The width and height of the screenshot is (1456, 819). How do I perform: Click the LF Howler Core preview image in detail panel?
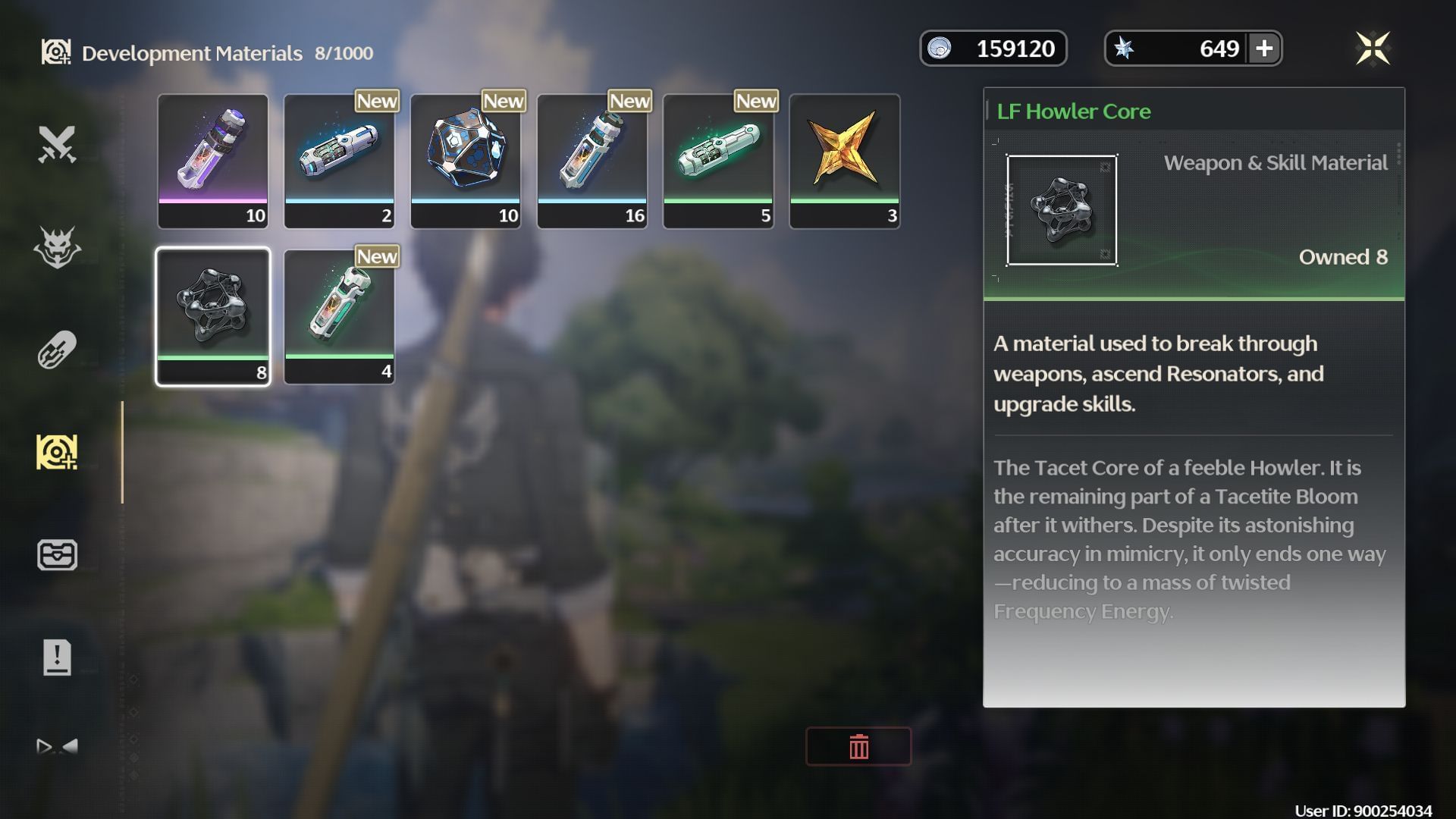[x=1062, y=211]
